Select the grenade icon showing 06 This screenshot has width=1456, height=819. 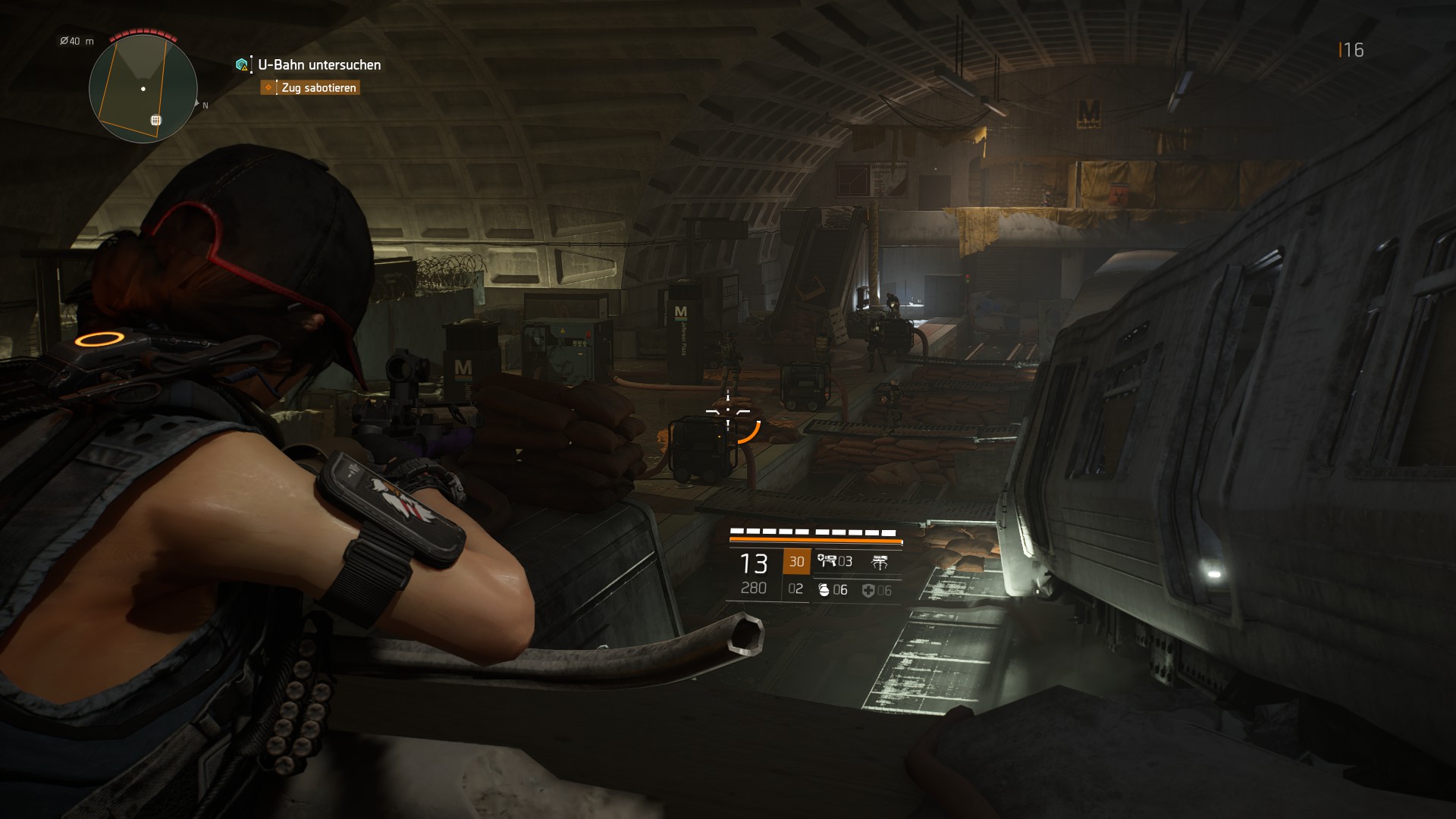click(x=824, y=591)
